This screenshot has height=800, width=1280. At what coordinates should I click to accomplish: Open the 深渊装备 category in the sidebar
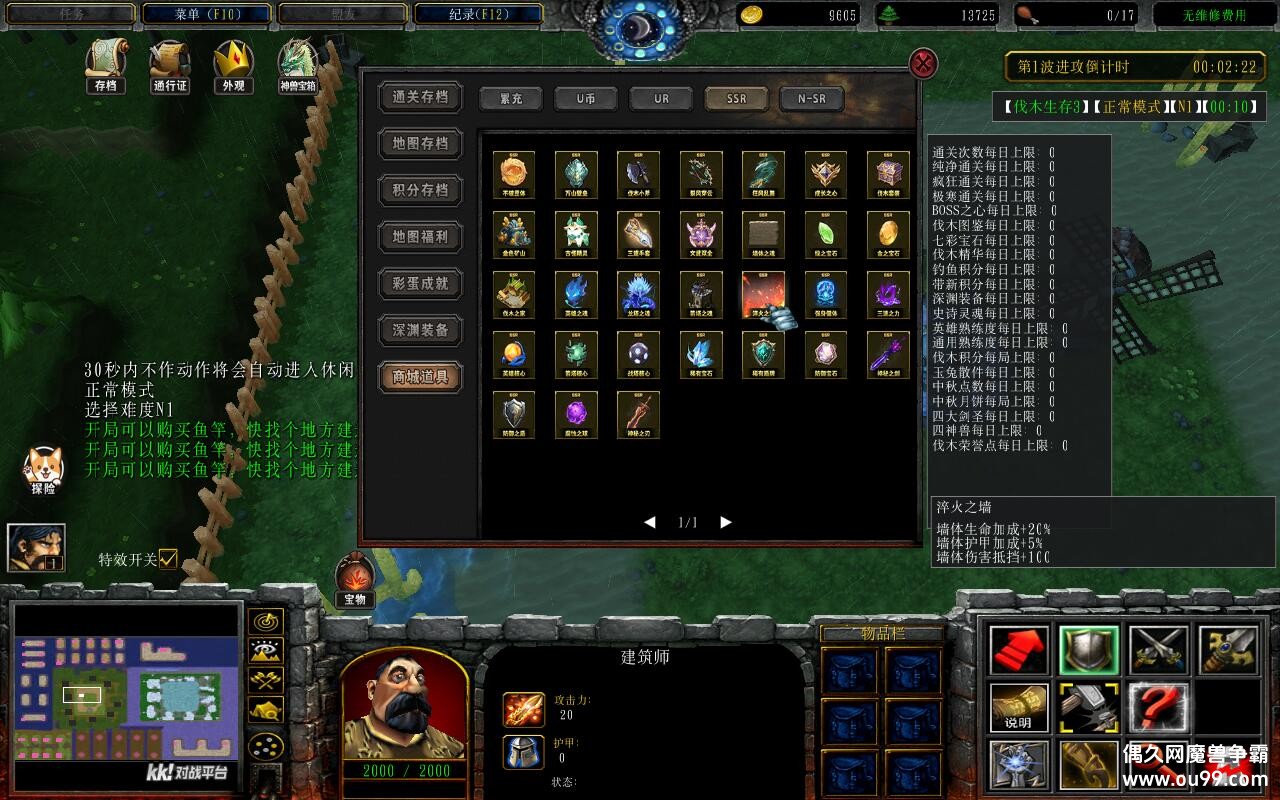pos(419,331)
